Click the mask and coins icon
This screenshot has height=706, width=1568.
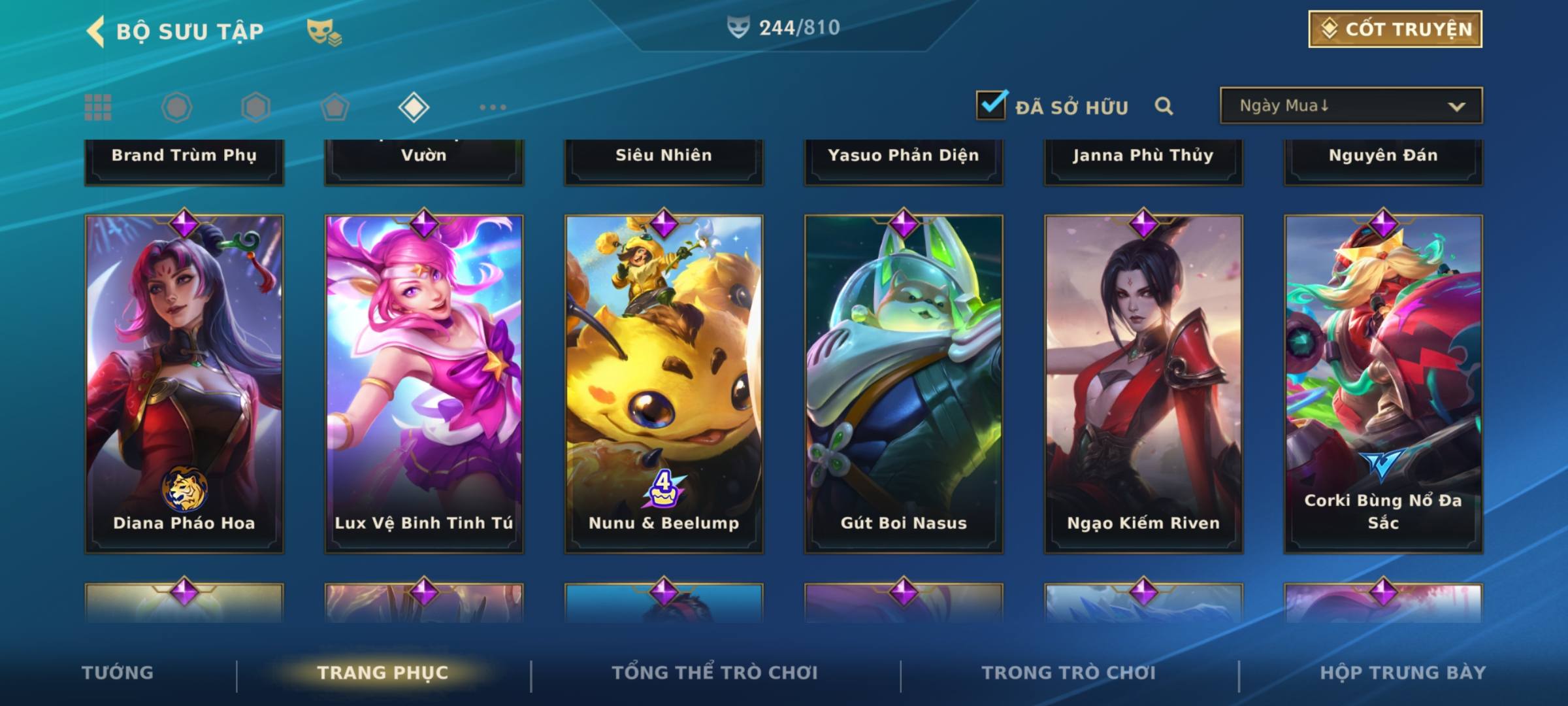[x=324, y=31]
